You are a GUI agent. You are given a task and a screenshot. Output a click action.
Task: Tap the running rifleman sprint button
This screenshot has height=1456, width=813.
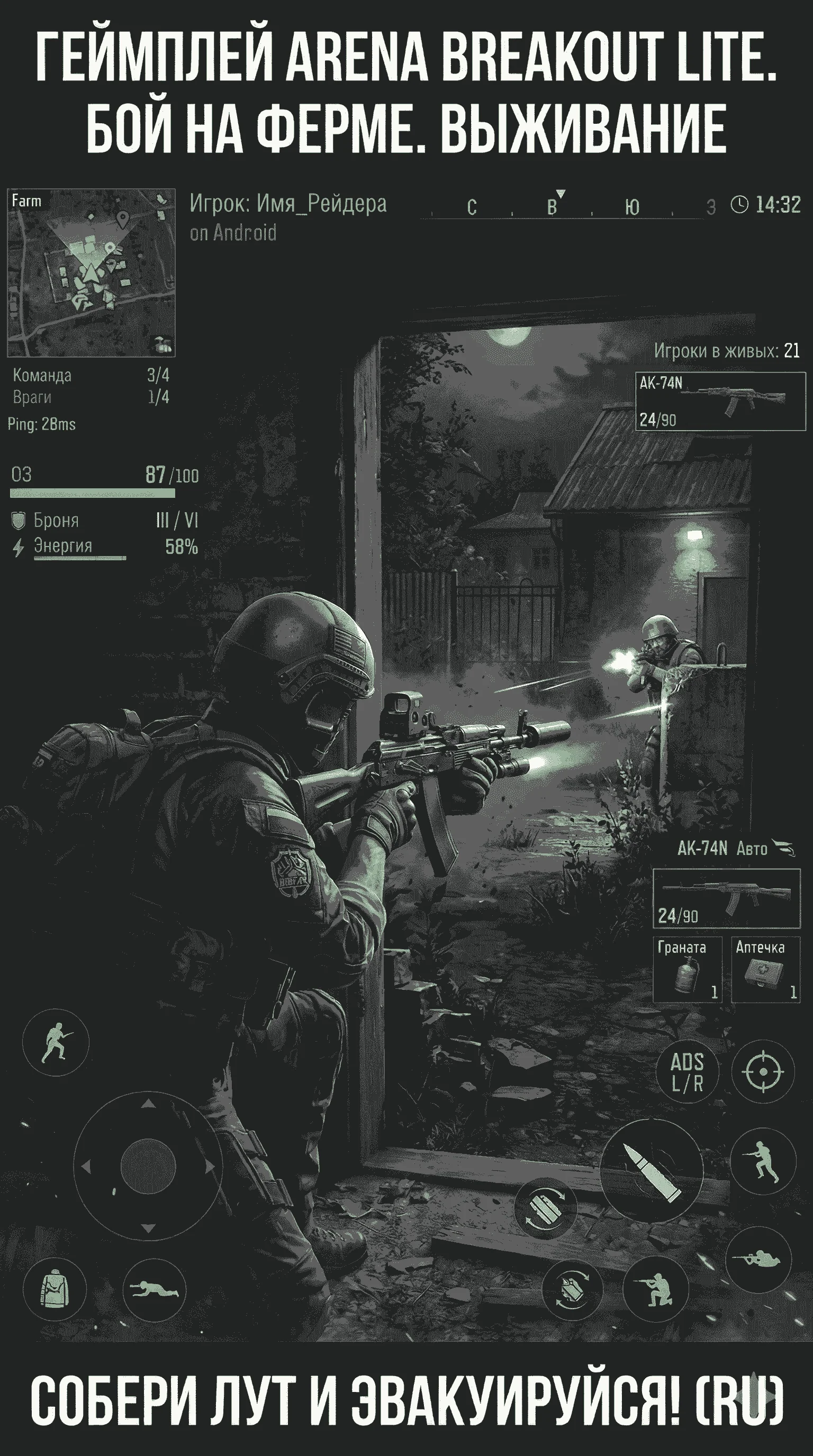pyautogui.click(x=763, y=1160)
